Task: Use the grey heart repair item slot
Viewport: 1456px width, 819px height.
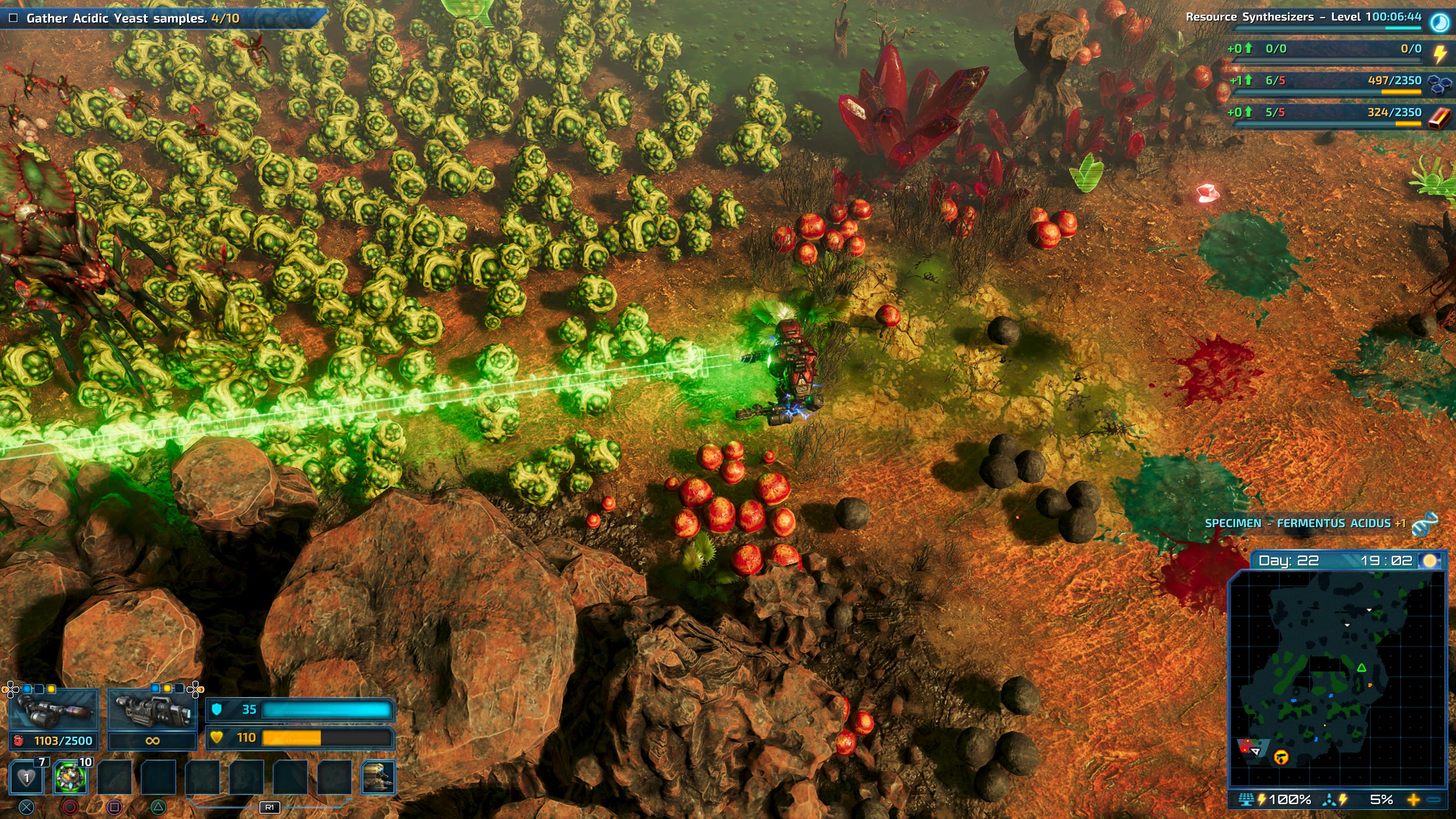Action: tap(27, 777)
